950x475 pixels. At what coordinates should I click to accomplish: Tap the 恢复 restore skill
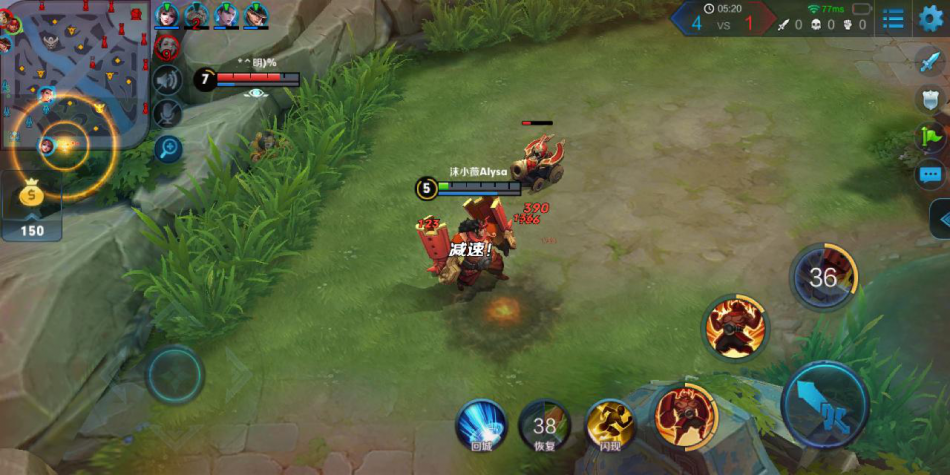click(x=545, y=425)
